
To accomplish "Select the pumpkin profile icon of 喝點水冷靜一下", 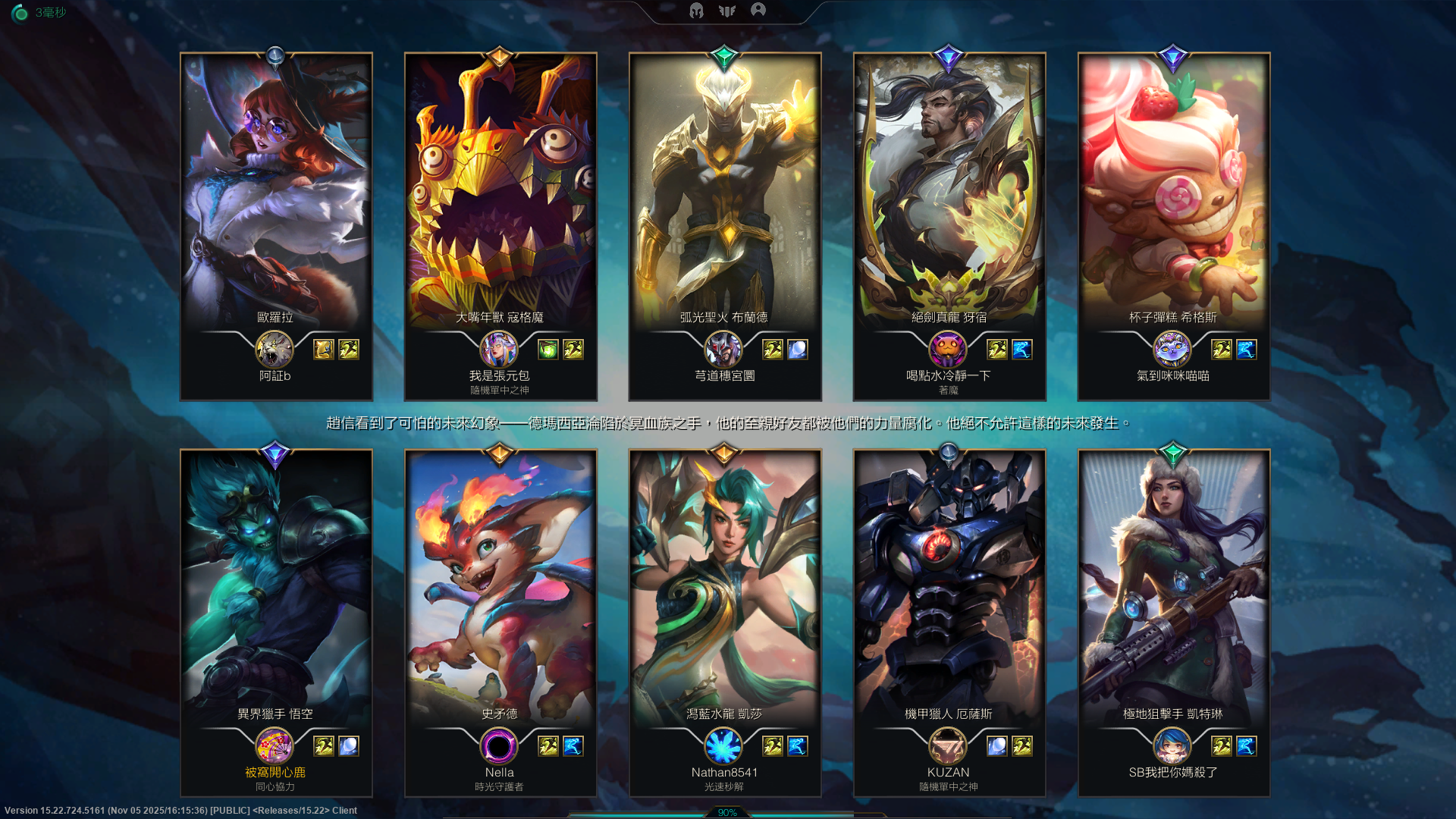I will [x=948, y=350].
